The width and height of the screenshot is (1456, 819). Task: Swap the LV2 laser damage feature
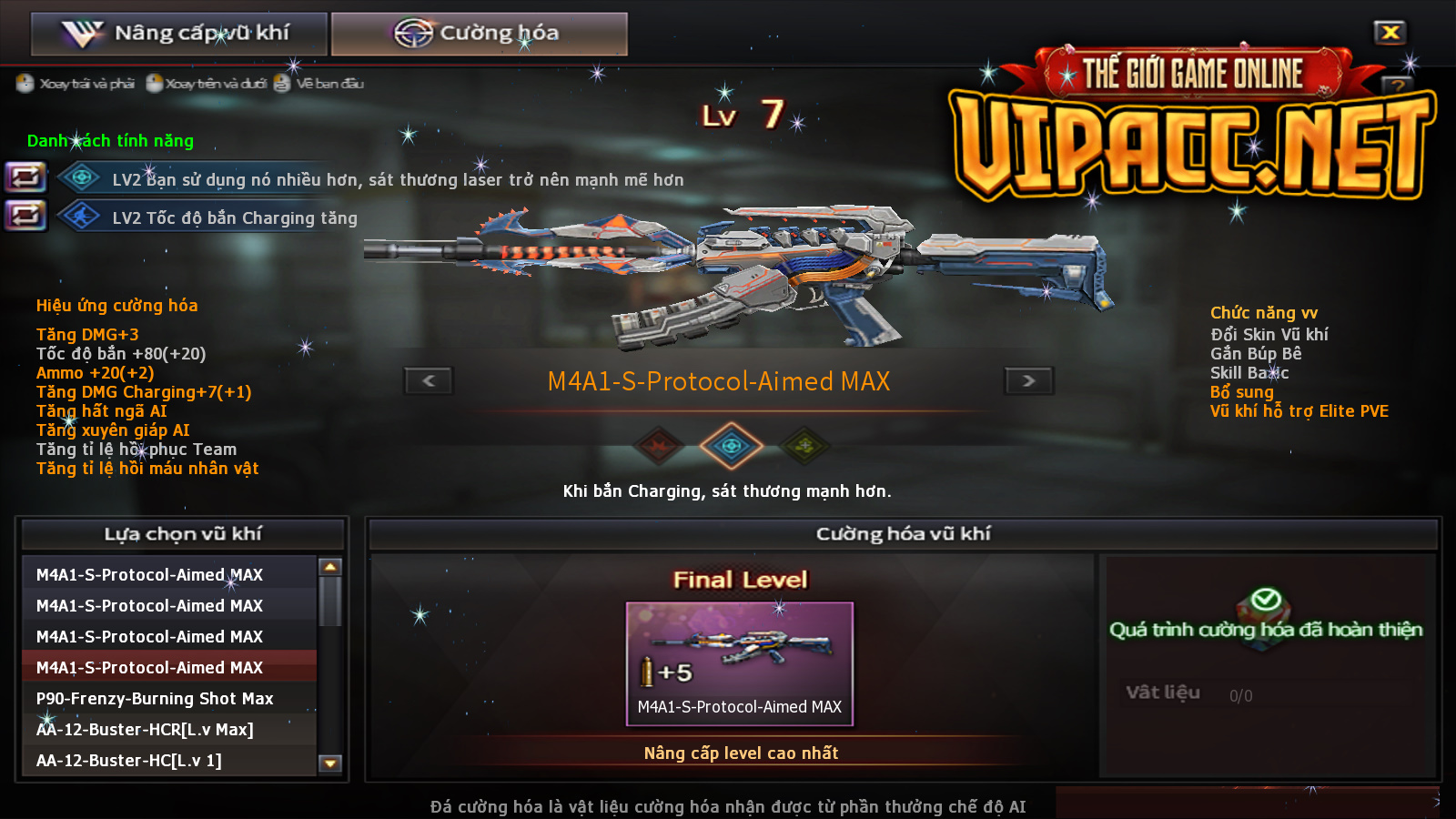(25, 177)
